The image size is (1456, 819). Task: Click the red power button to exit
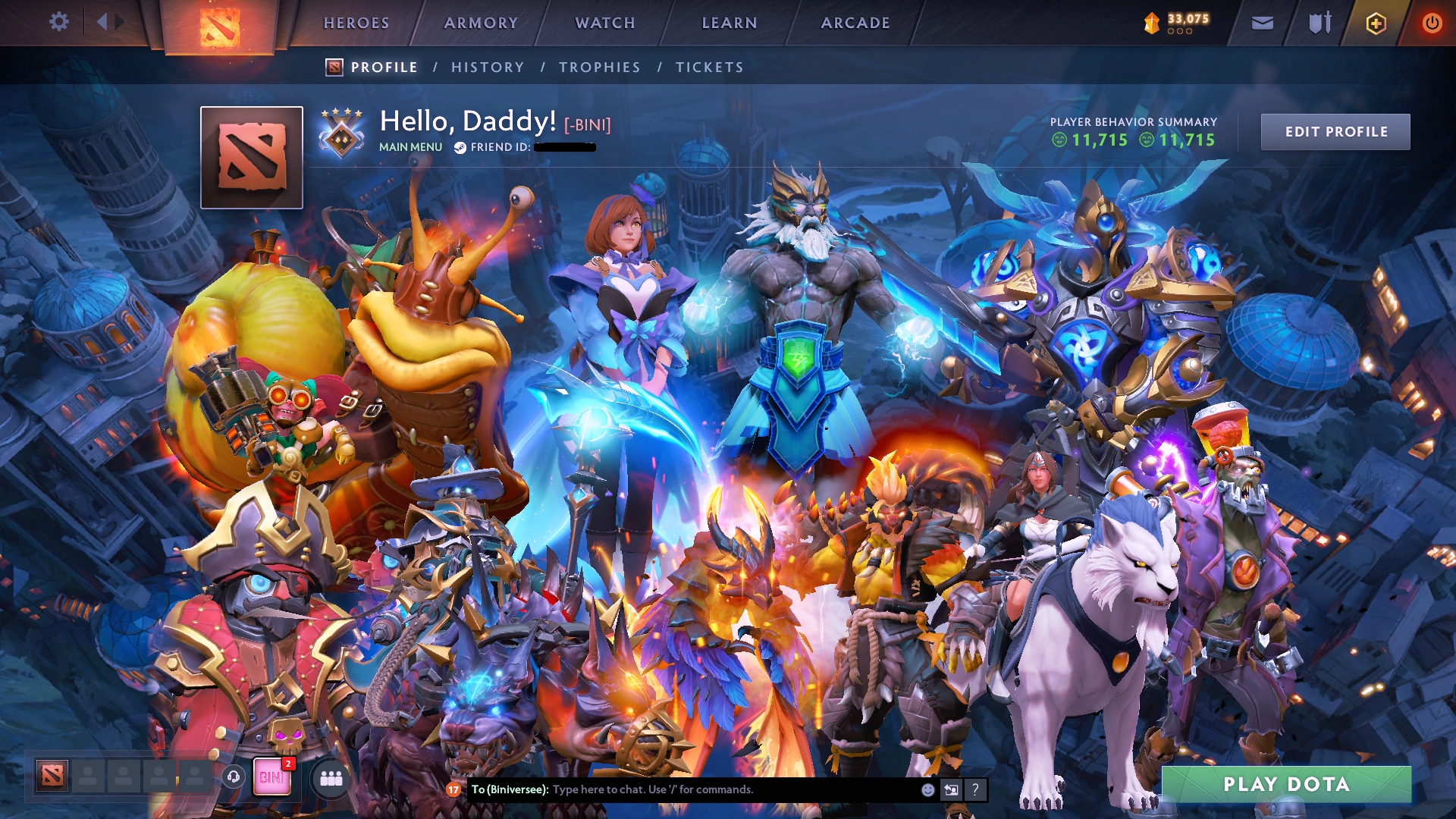pos(1431,23)
